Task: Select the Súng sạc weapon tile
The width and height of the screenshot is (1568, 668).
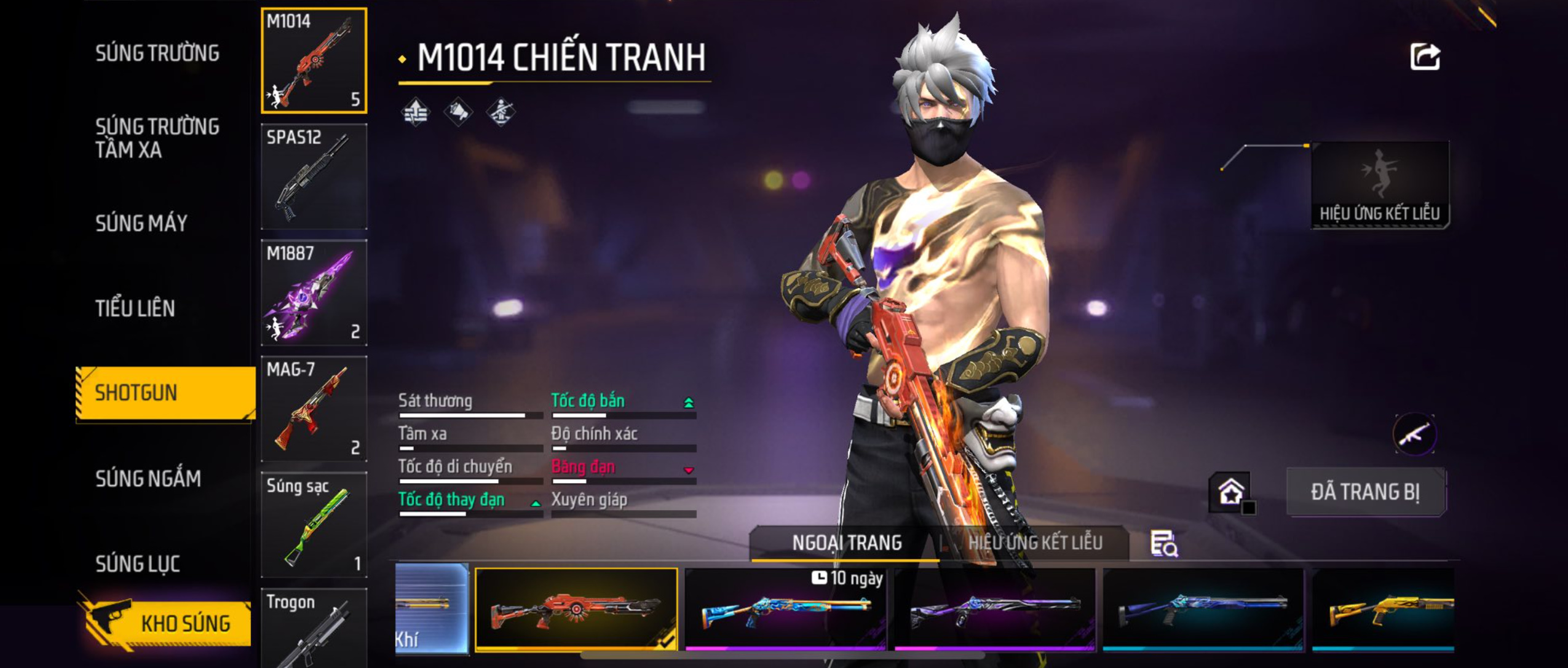Action: point(314,525)
